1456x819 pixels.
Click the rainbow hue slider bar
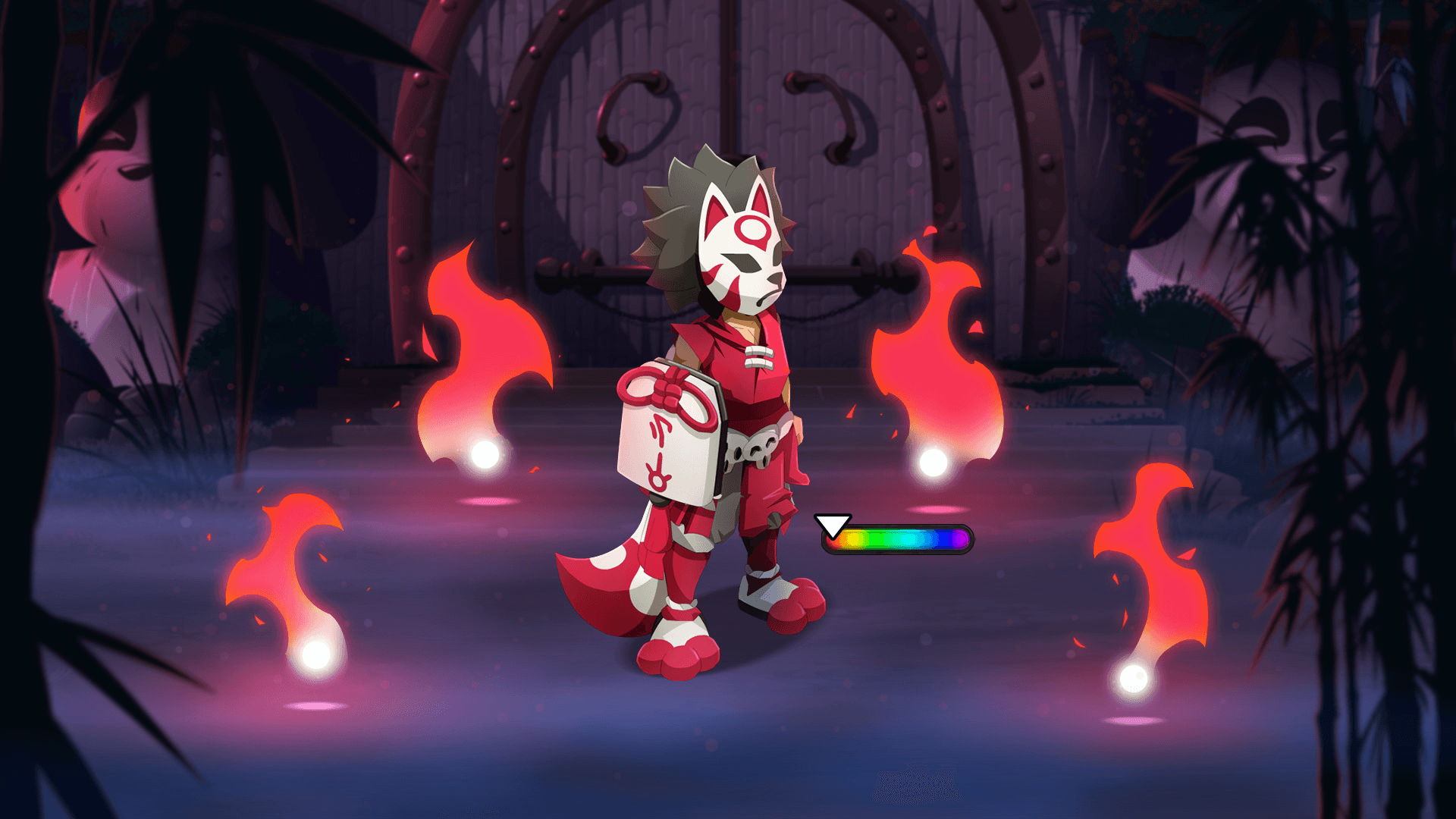pos(897,539)
